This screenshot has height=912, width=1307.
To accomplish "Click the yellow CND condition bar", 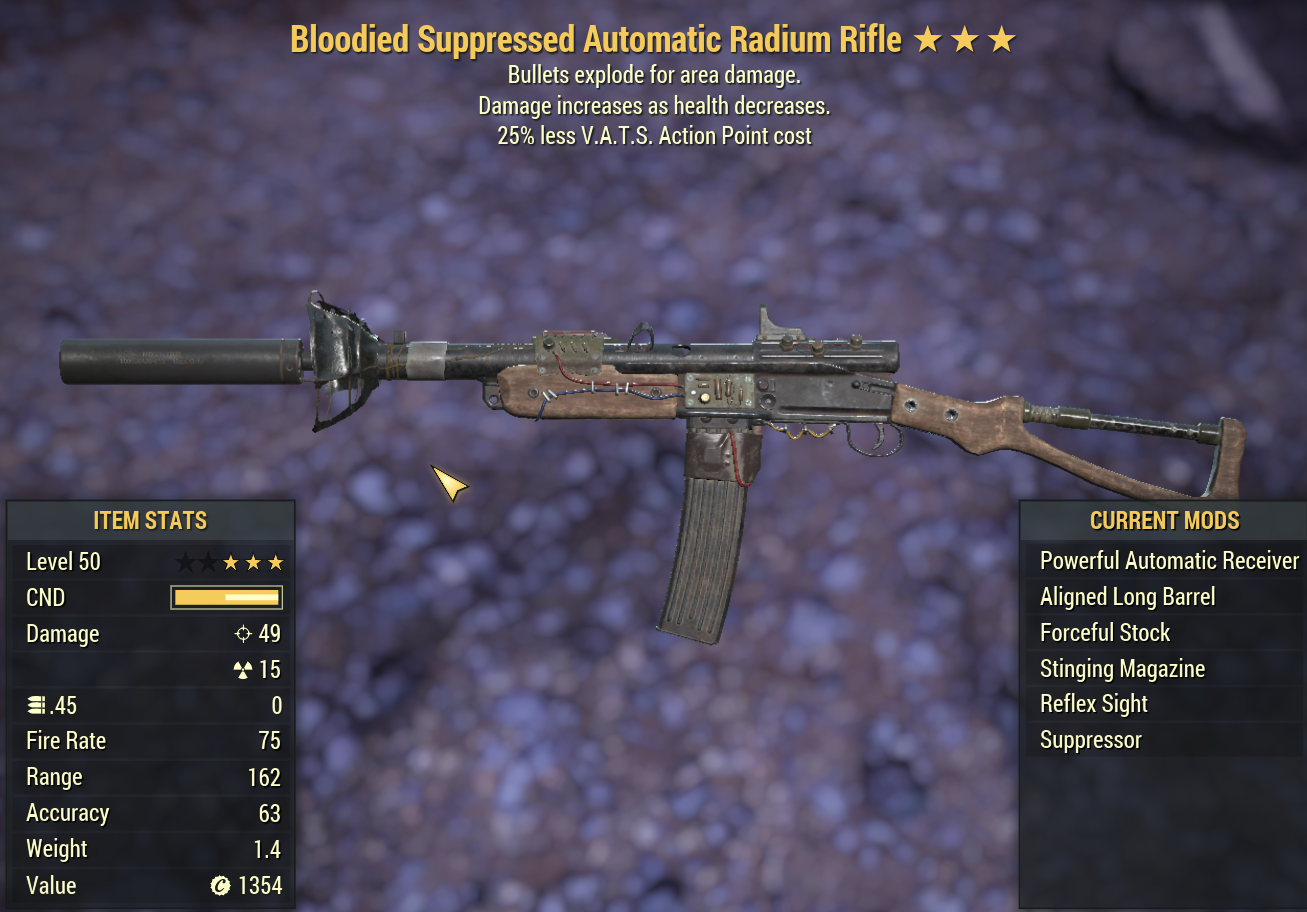I will click(226, 597).
